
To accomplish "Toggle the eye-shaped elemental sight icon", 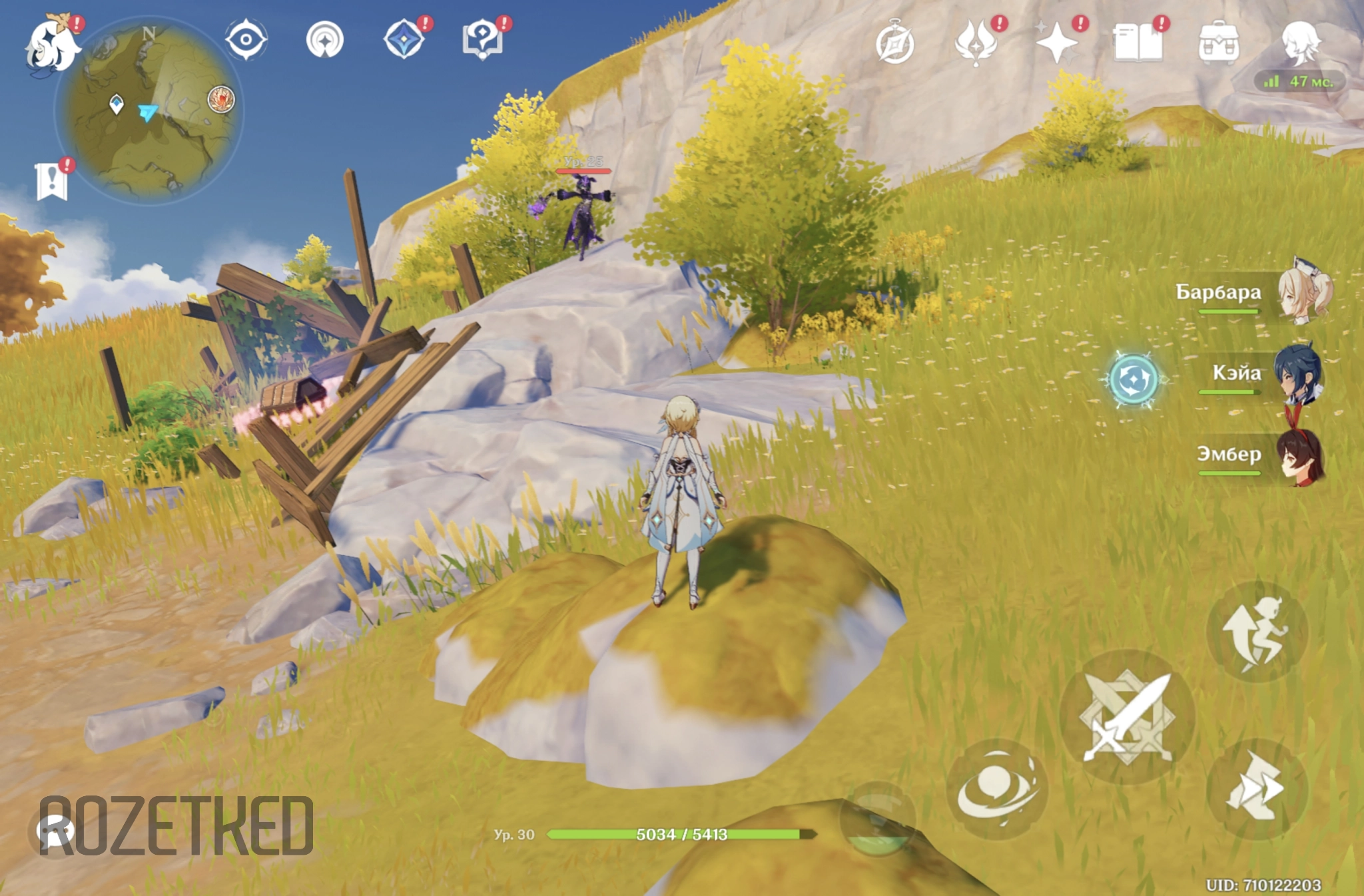I will point(246,40).
